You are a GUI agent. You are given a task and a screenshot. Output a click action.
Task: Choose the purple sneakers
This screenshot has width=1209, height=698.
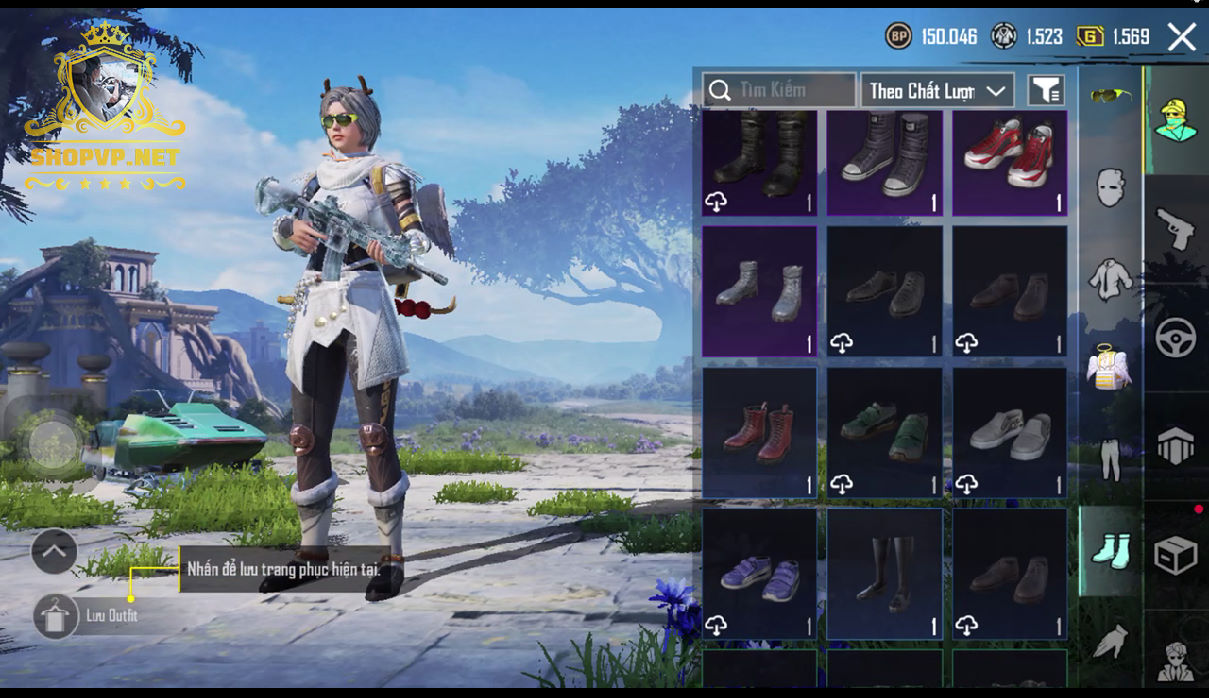coord(759,574)
